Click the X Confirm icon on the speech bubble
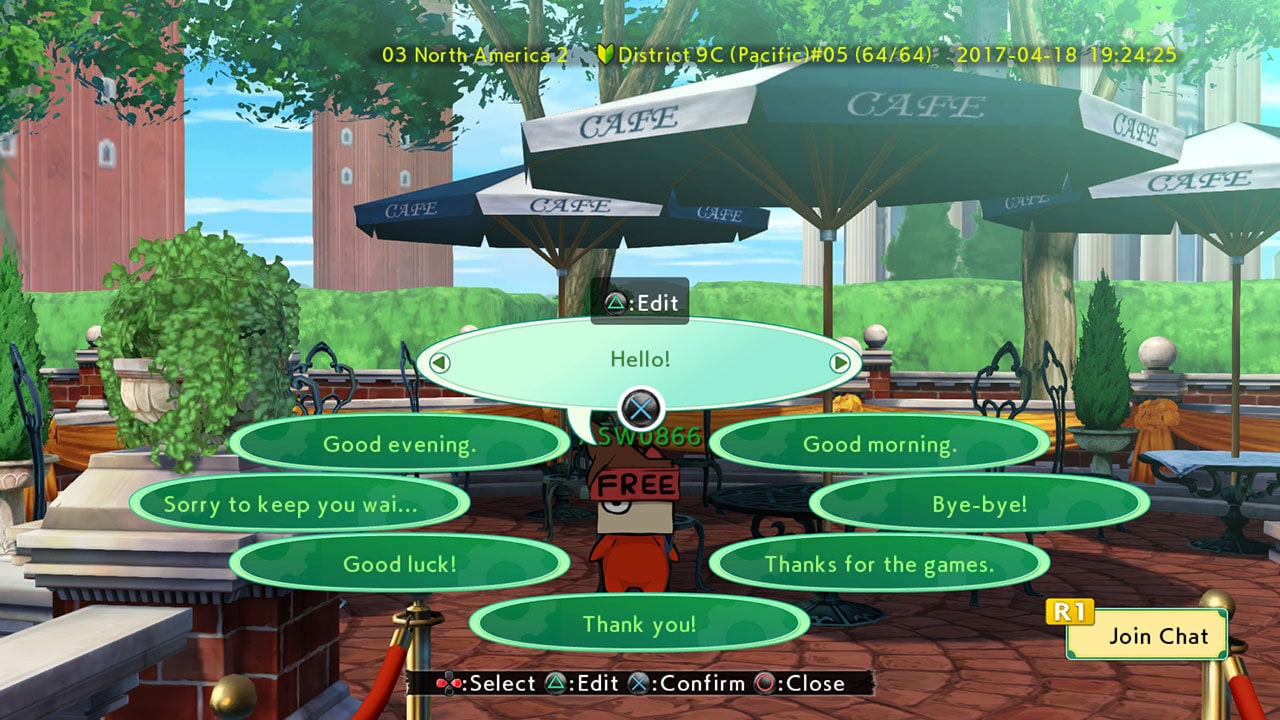1280x720 pixels. point(640,407)
